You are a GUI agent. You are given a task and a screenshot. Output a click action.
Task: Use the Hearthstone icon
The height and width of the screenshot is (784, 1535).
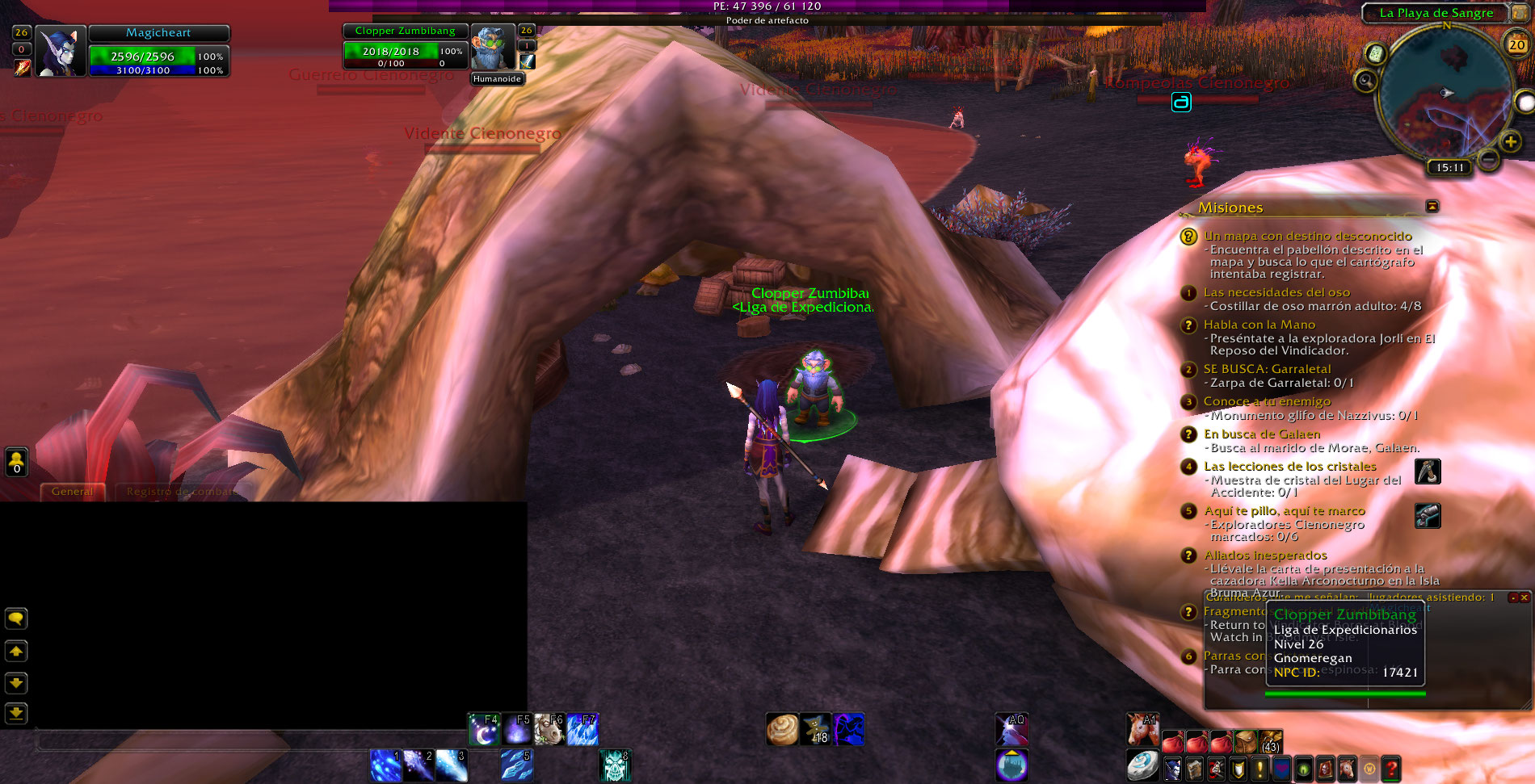coord(1142,766)
